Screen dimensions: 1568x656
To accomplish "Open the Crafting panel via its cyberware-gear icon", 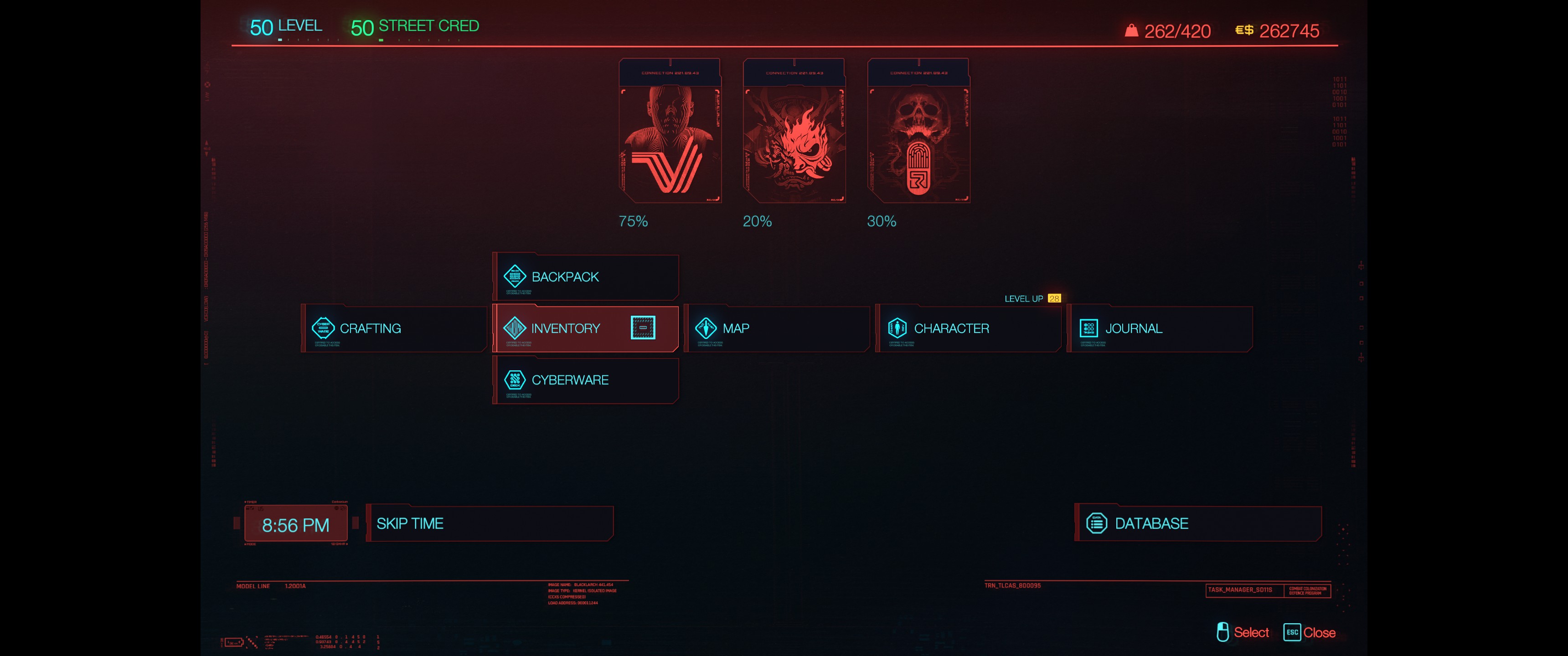I will pyautogui.click(x=325, y=328).
